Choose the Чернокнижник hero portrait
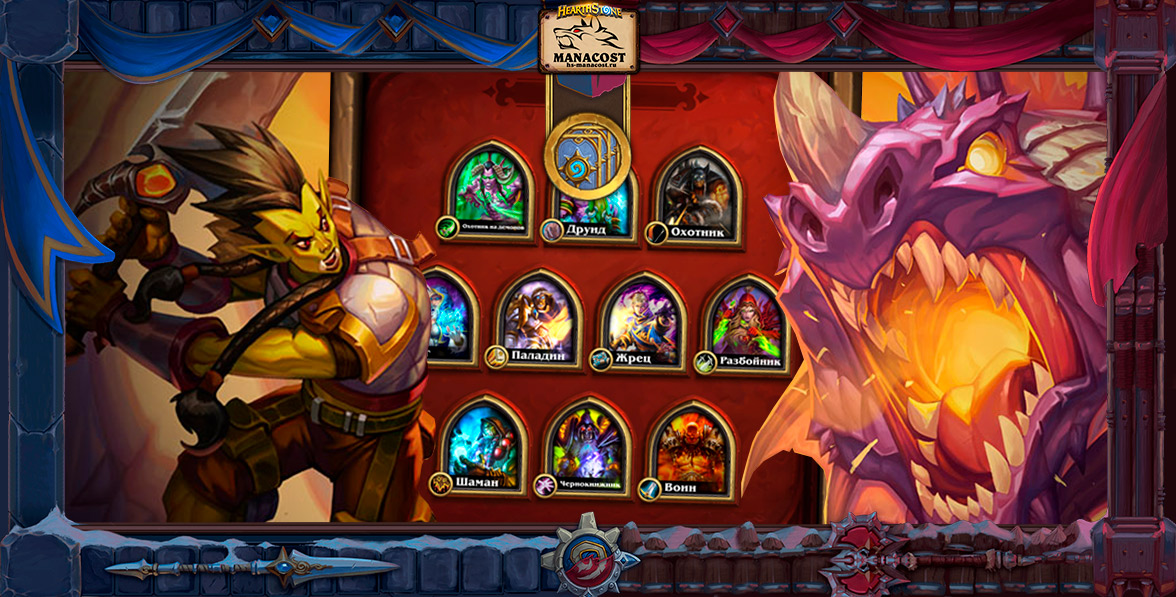The image size is (1176, 597). (x=588, y=447)
